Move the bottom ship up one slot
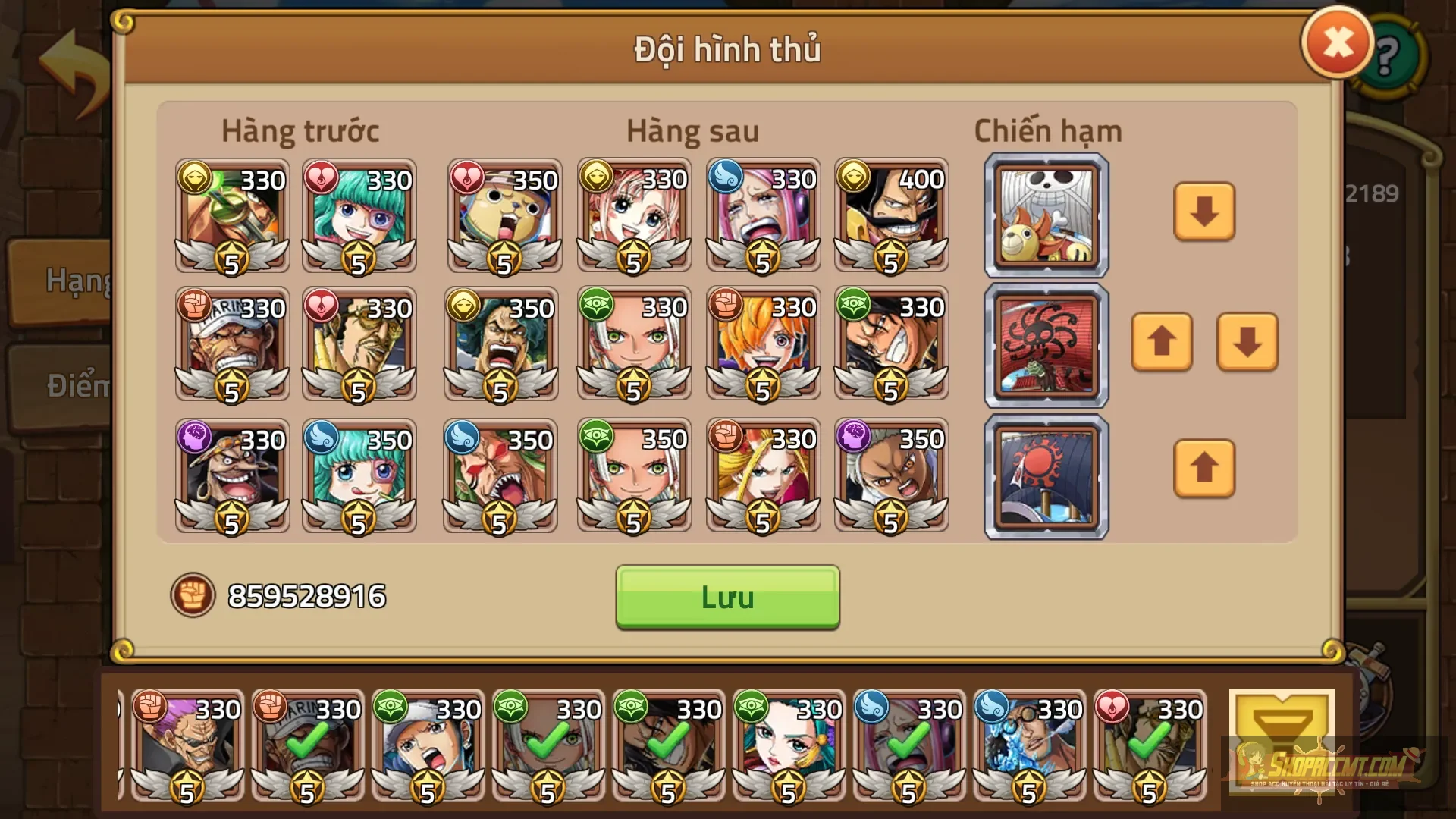Viewport: 1456px width, 819px height. [1204, 470]
